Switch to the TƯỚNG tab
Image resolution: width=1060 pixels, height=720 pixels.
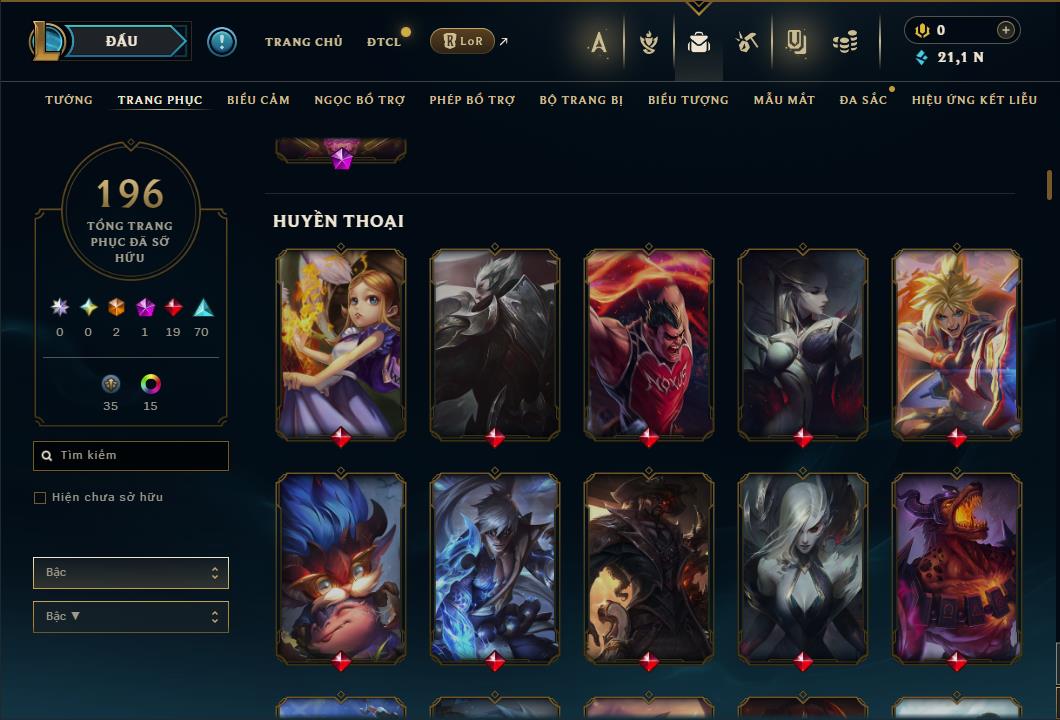tap(69, 100)
